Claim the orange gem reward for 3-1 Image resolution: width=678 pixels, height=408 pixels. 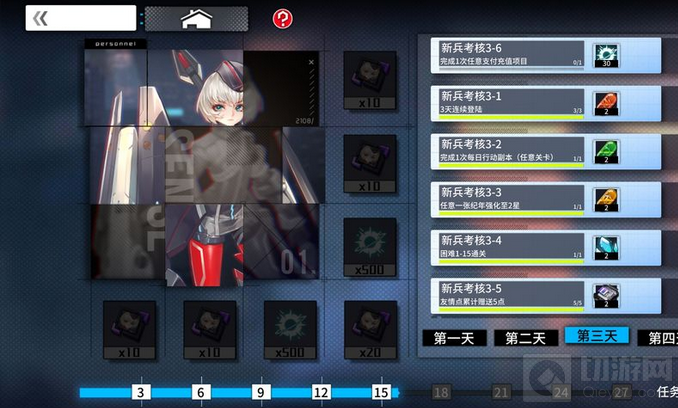pyautogui.click(x=607, y=104)
